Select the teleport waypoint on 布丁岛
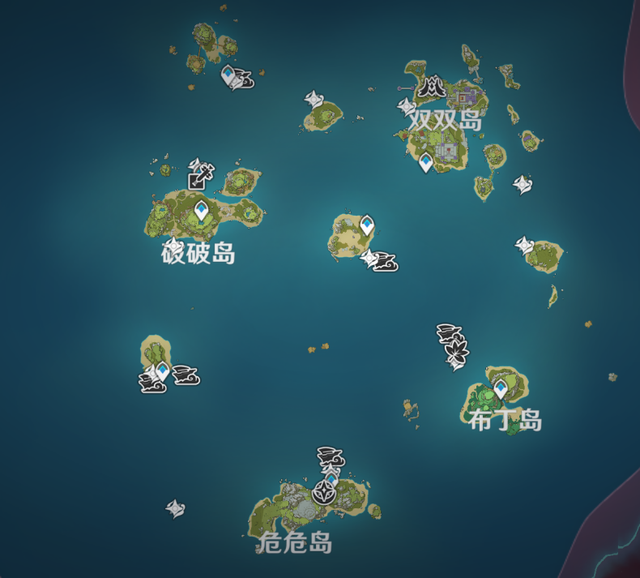 (500, 389)
